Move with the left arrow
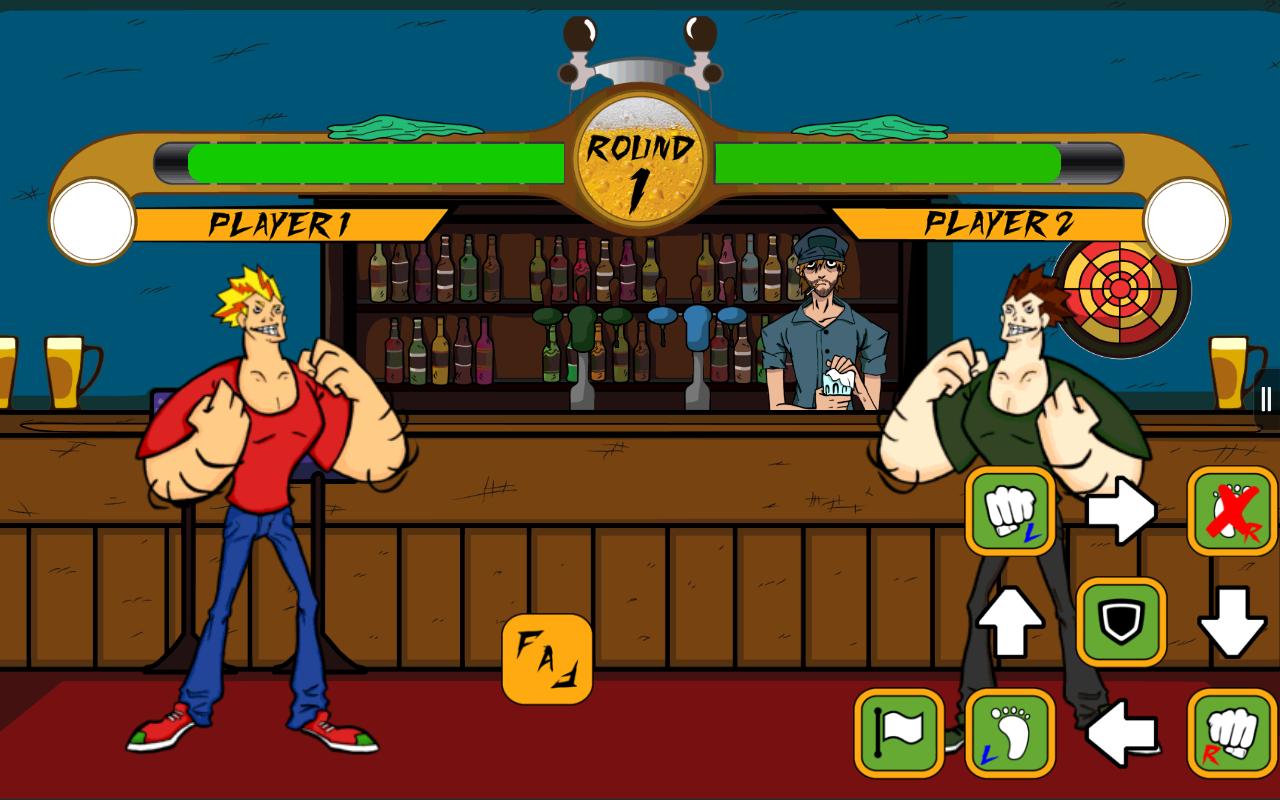 pos(1121,733)
